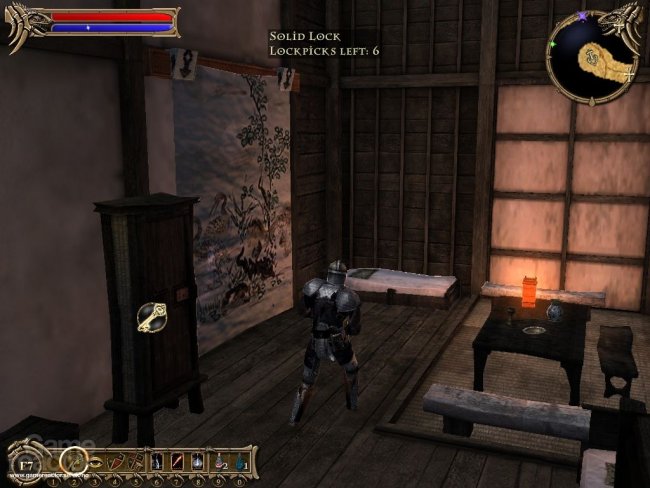650x488 pixels.
Task: Click the F7 weapon set indicator
Action: (26, 465)
